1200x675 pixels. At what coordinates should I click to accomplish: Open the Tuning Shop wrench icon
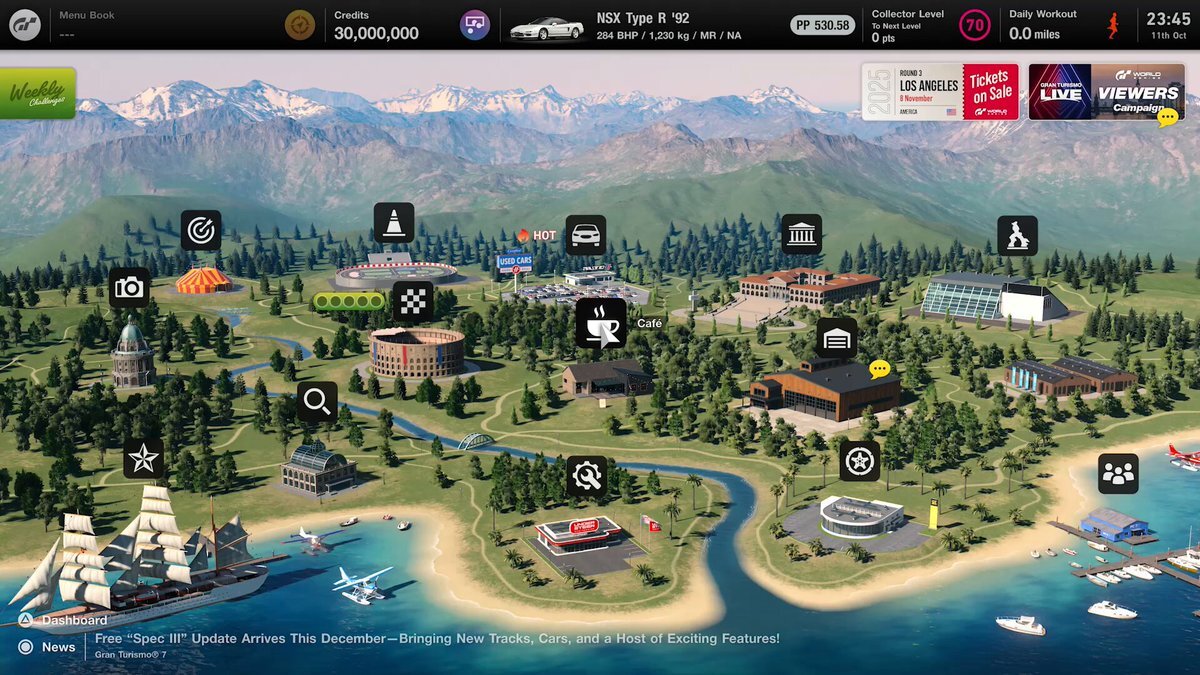(x=587, y=476)
